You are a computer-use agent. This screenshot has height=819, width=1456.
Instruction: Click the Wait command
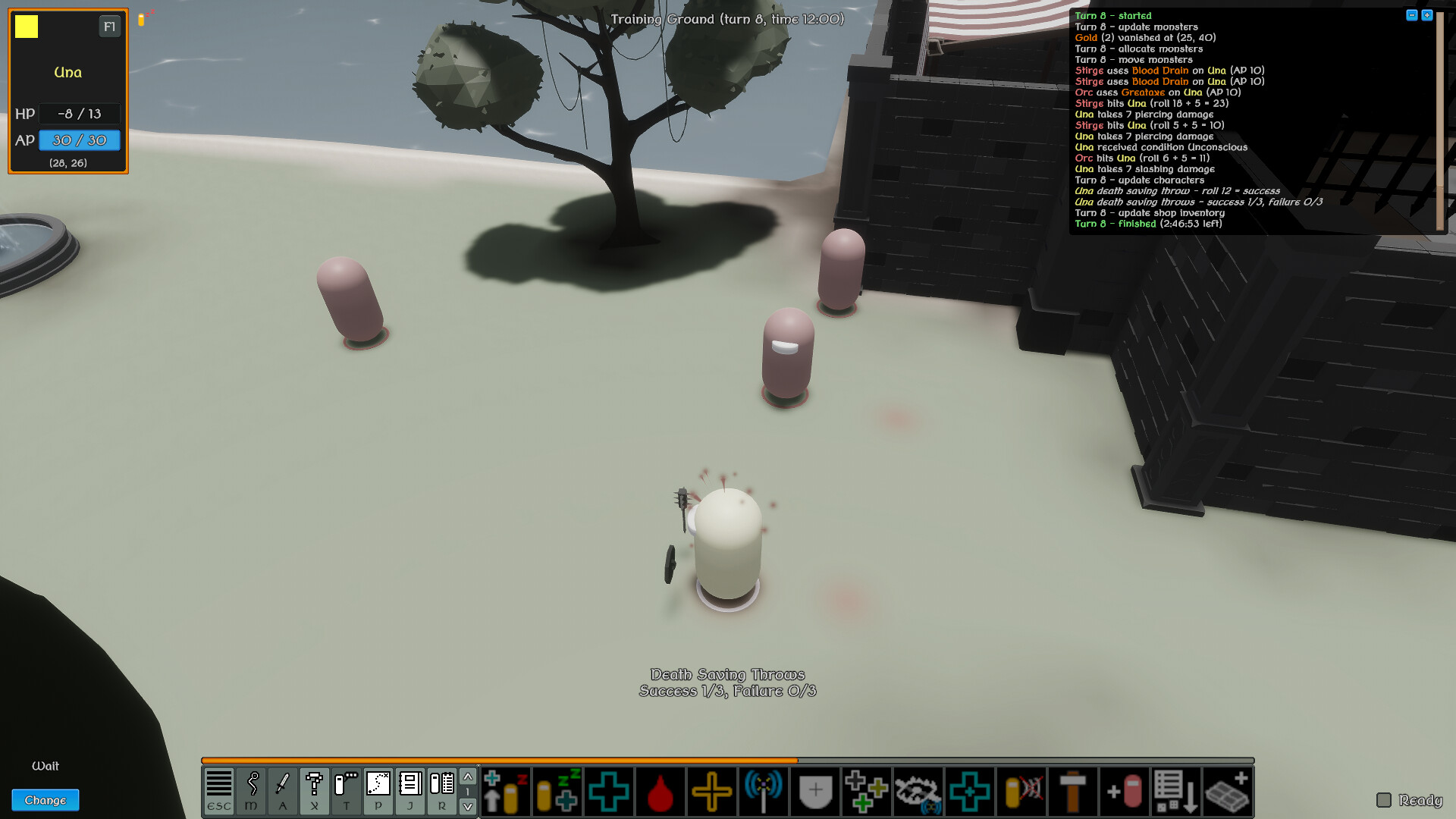(x=46, y=766)
